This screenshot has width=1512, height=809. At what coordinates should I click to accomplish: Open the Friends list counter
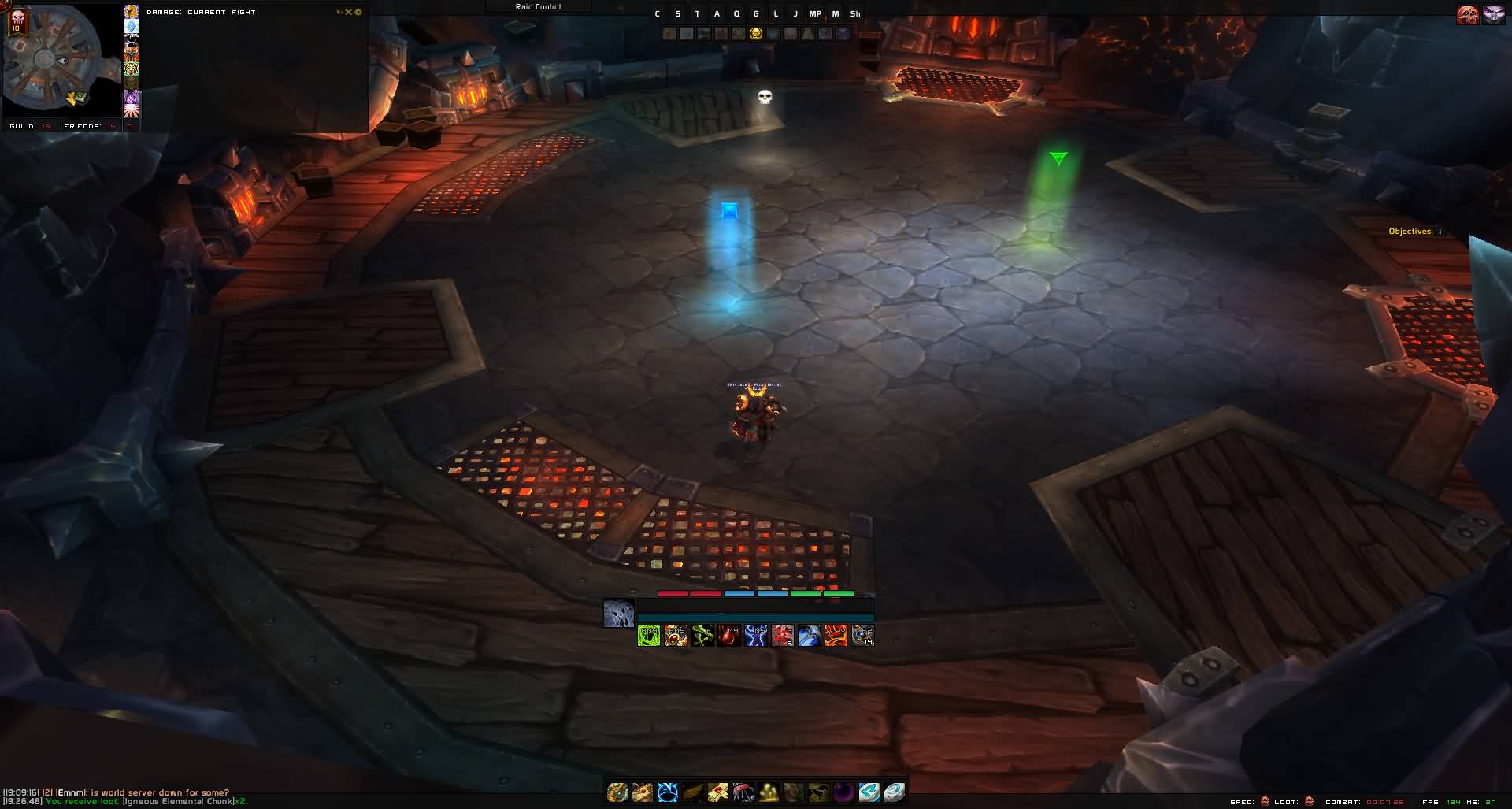pyautogui.click(x=91, y=126)
